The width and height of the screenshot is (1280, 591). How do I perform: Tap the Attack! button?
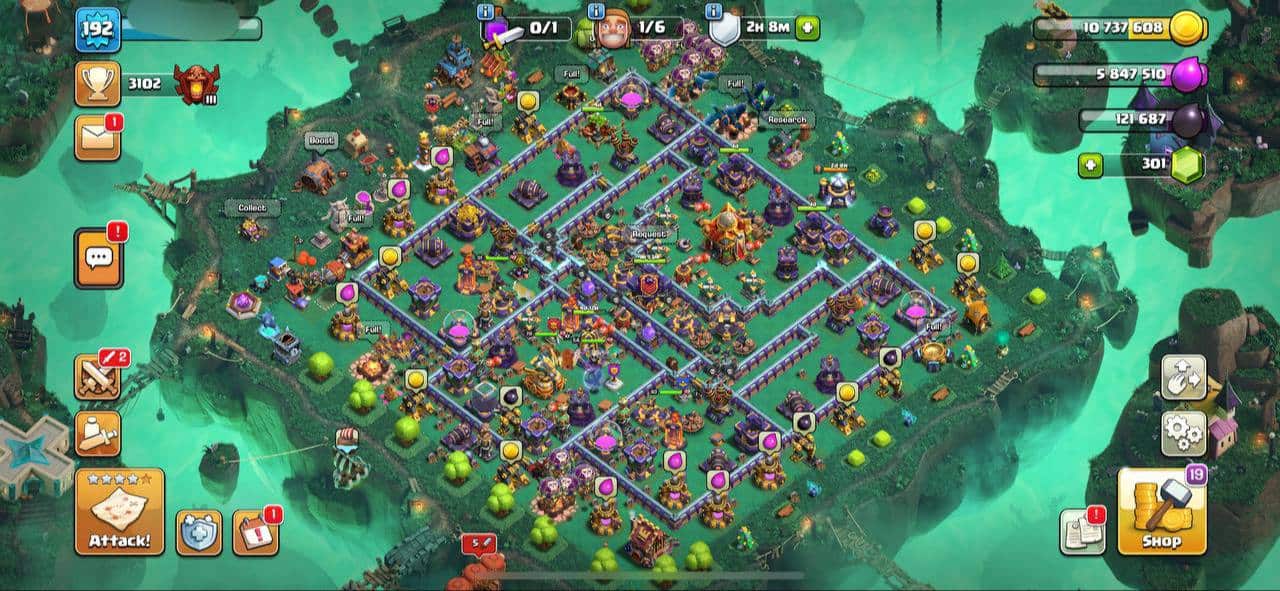pyautogui.click(x=119, y=511)
